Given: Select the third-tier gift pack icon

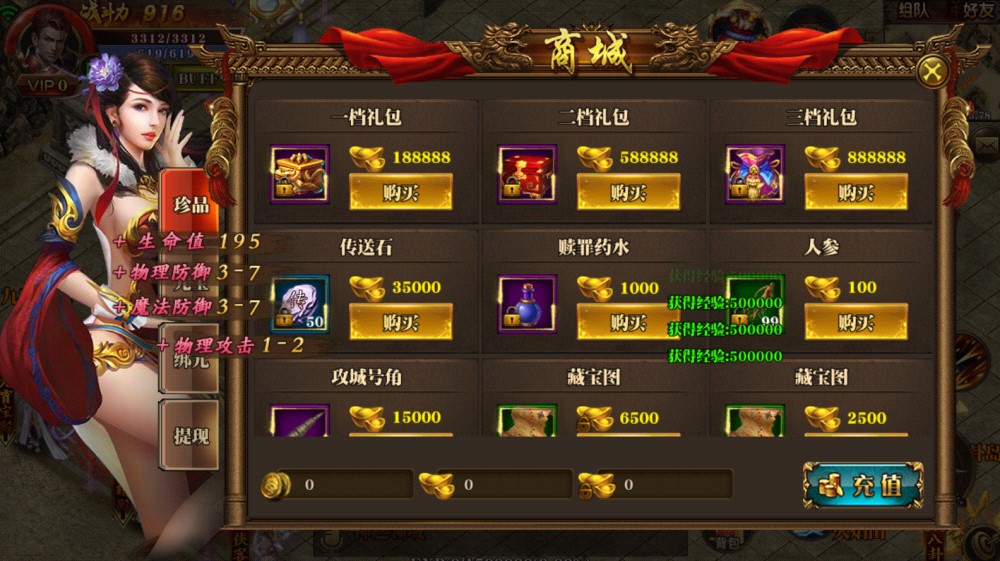Looking at the screenshot, I should (755, 174).
